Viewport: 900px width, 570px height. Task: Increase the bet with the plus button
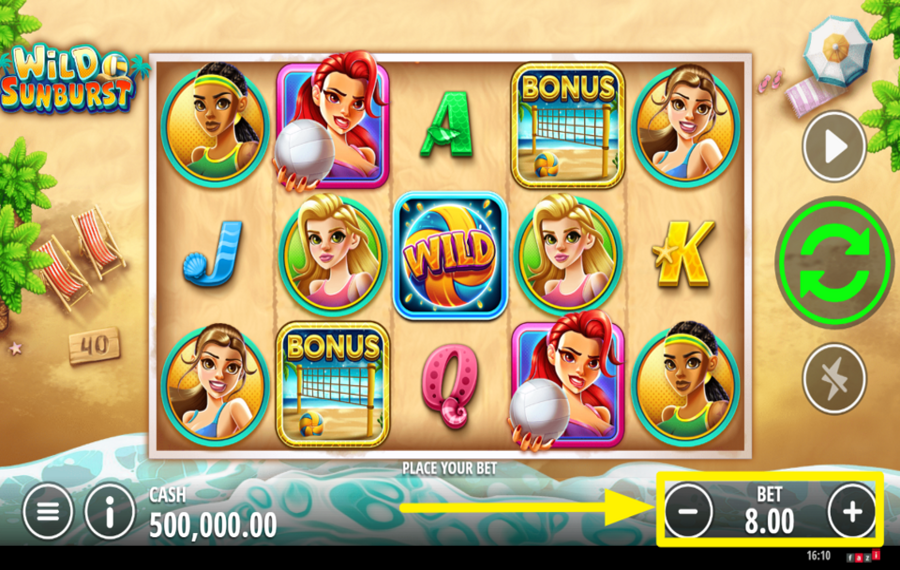click(x=852, y=512)
